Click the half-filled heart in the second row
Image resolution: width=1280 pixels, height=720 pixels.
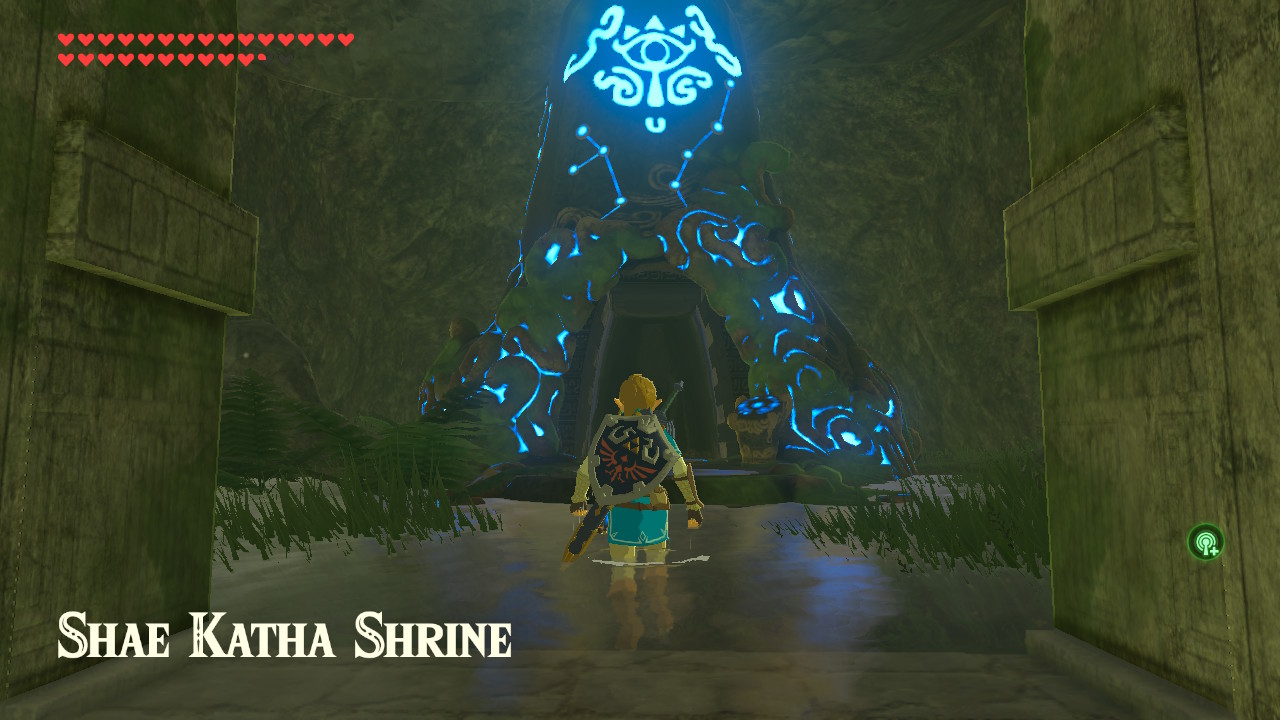(262, 57)
